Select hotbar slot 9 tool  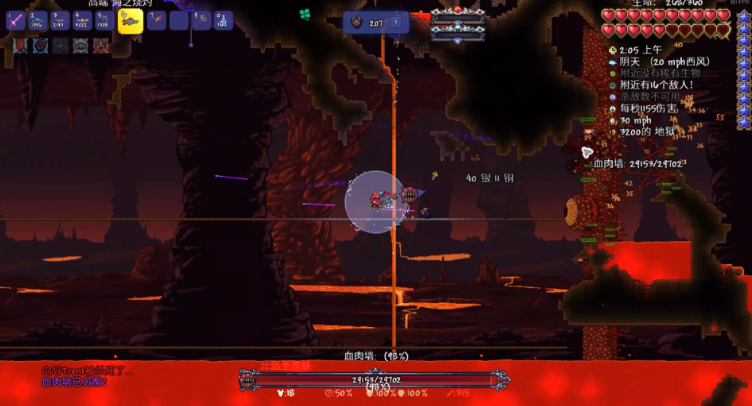[200, 20]
